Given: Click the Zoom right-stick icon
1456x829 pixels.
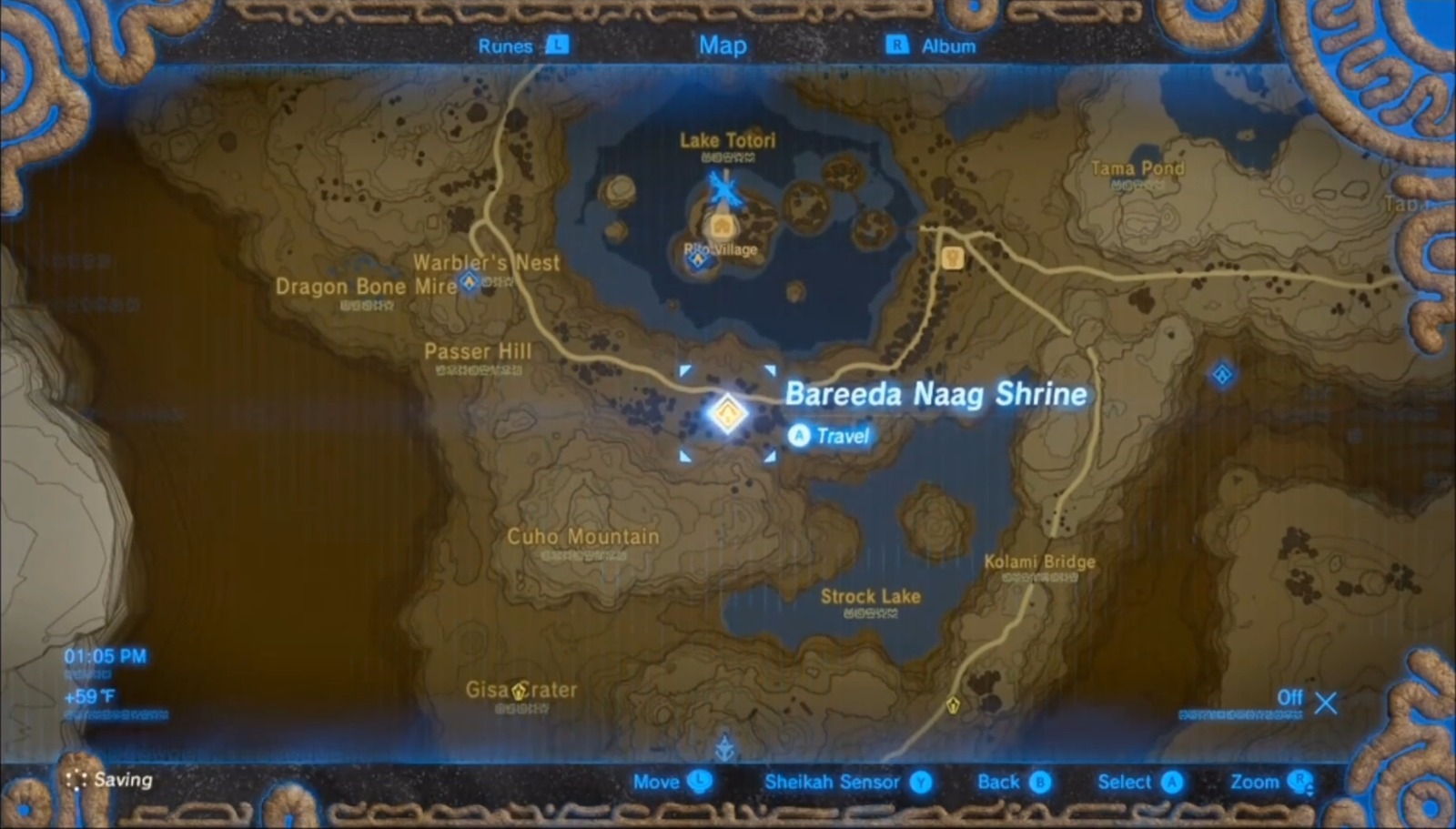Looking at the screenshot, I should tap(1298, 782).
